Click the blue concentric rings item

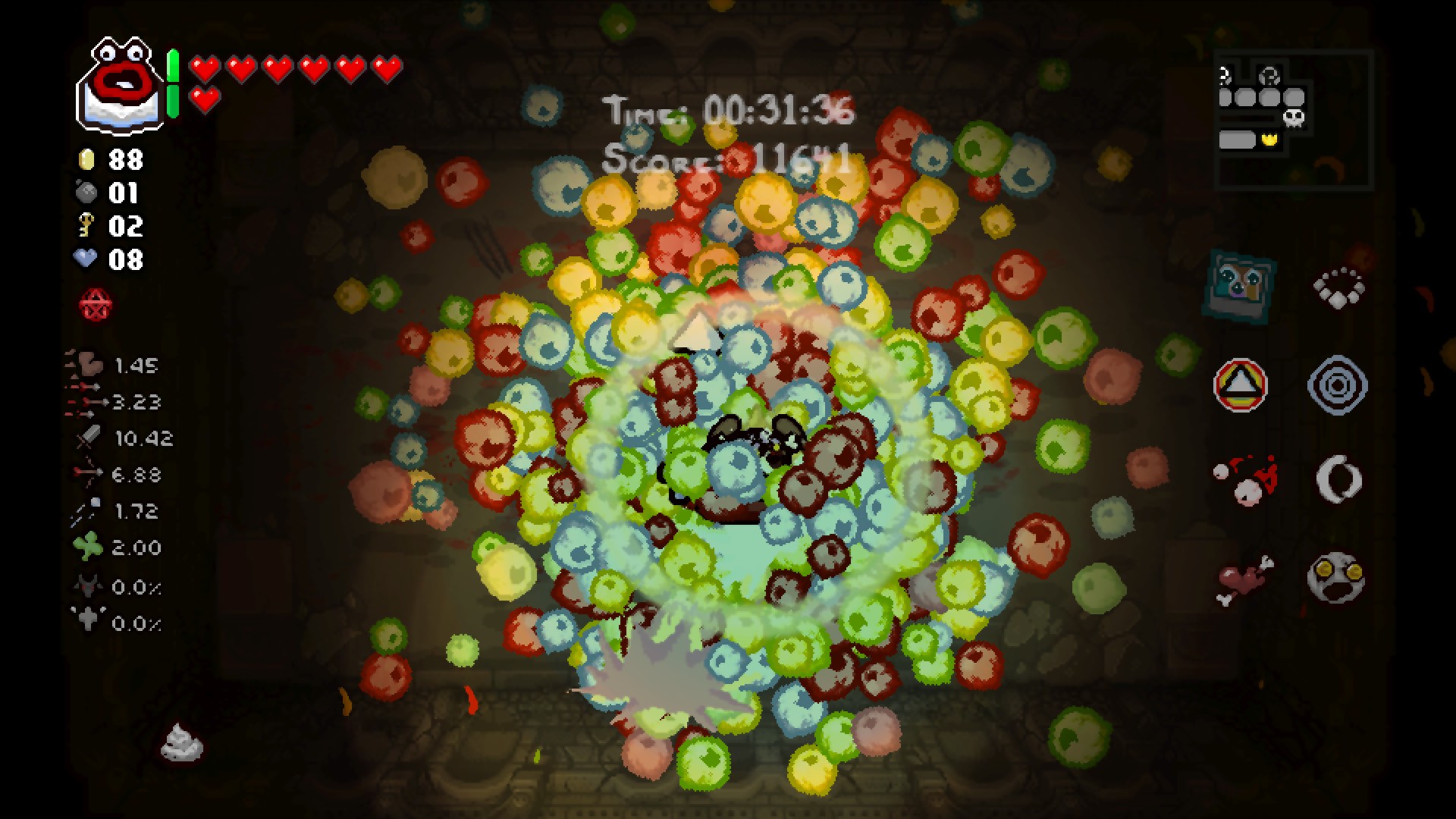click(1338, 385)
